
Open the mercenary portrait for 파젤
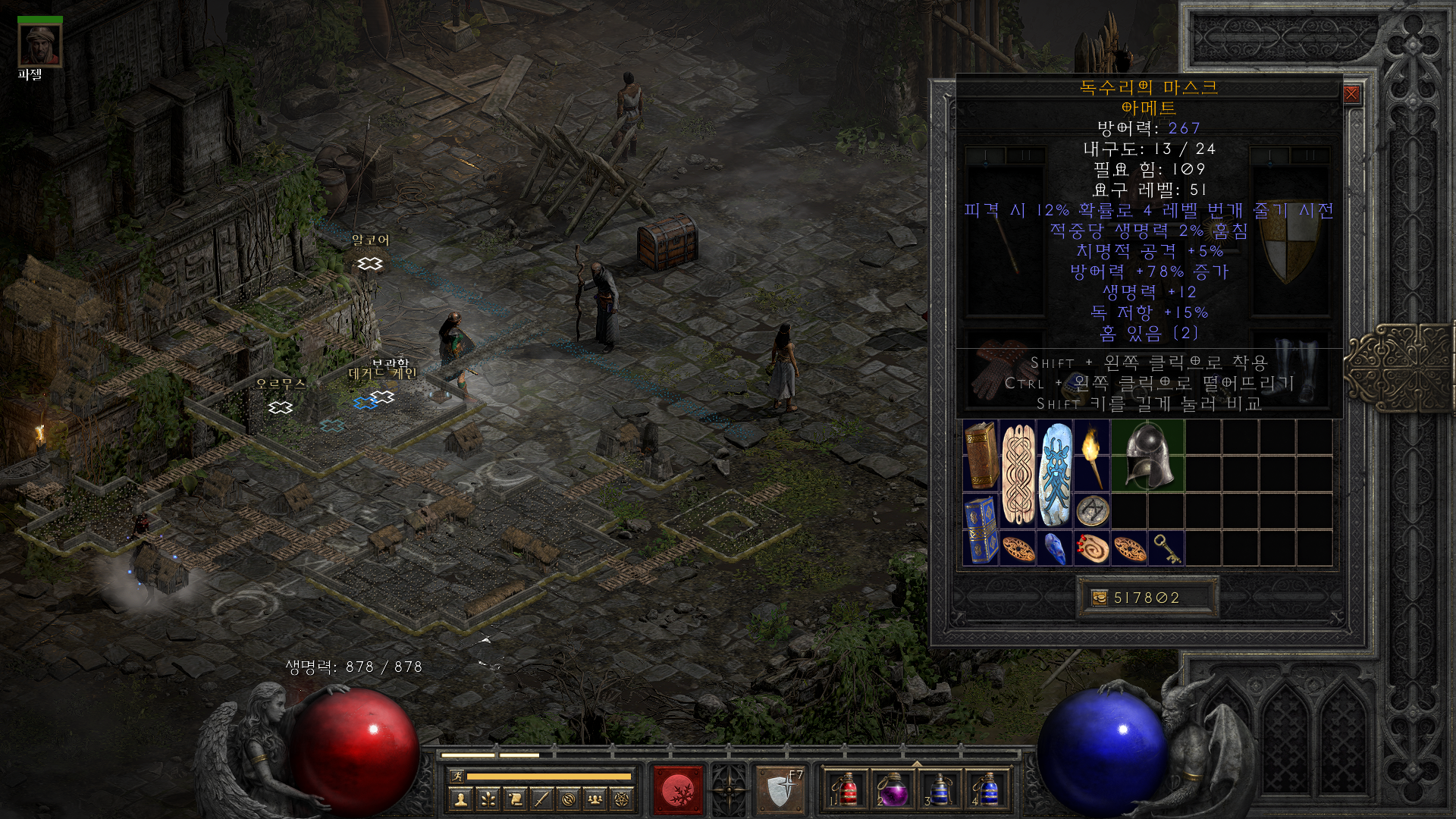click(x=40, y=45)
